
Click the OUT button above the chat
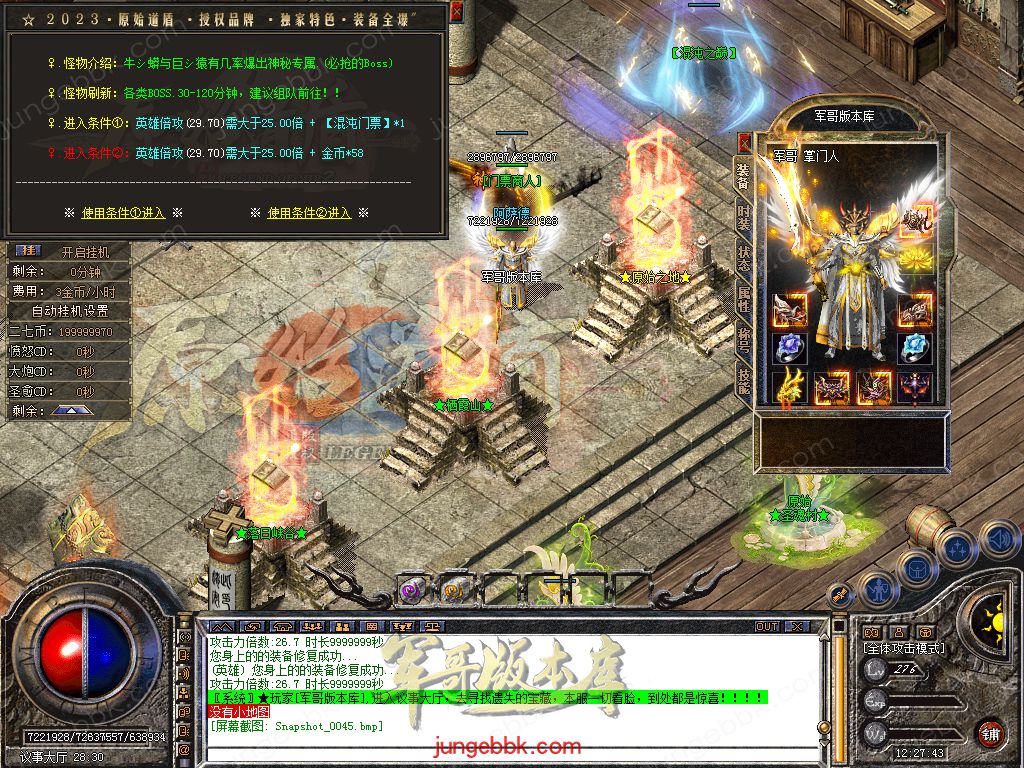pos(767,626)
